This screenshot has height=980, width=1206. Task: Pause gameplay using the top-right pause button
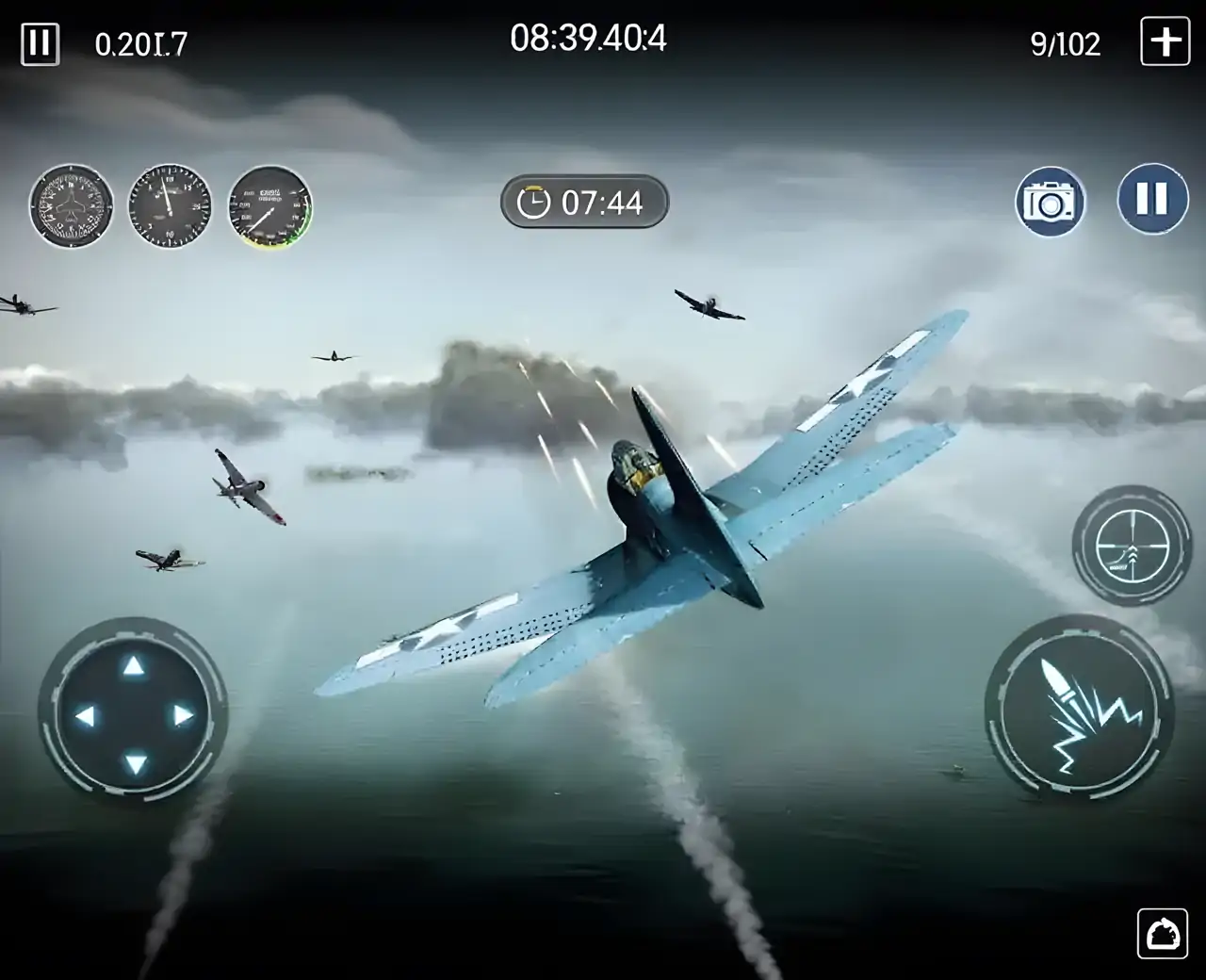[x=1150, y=202]
